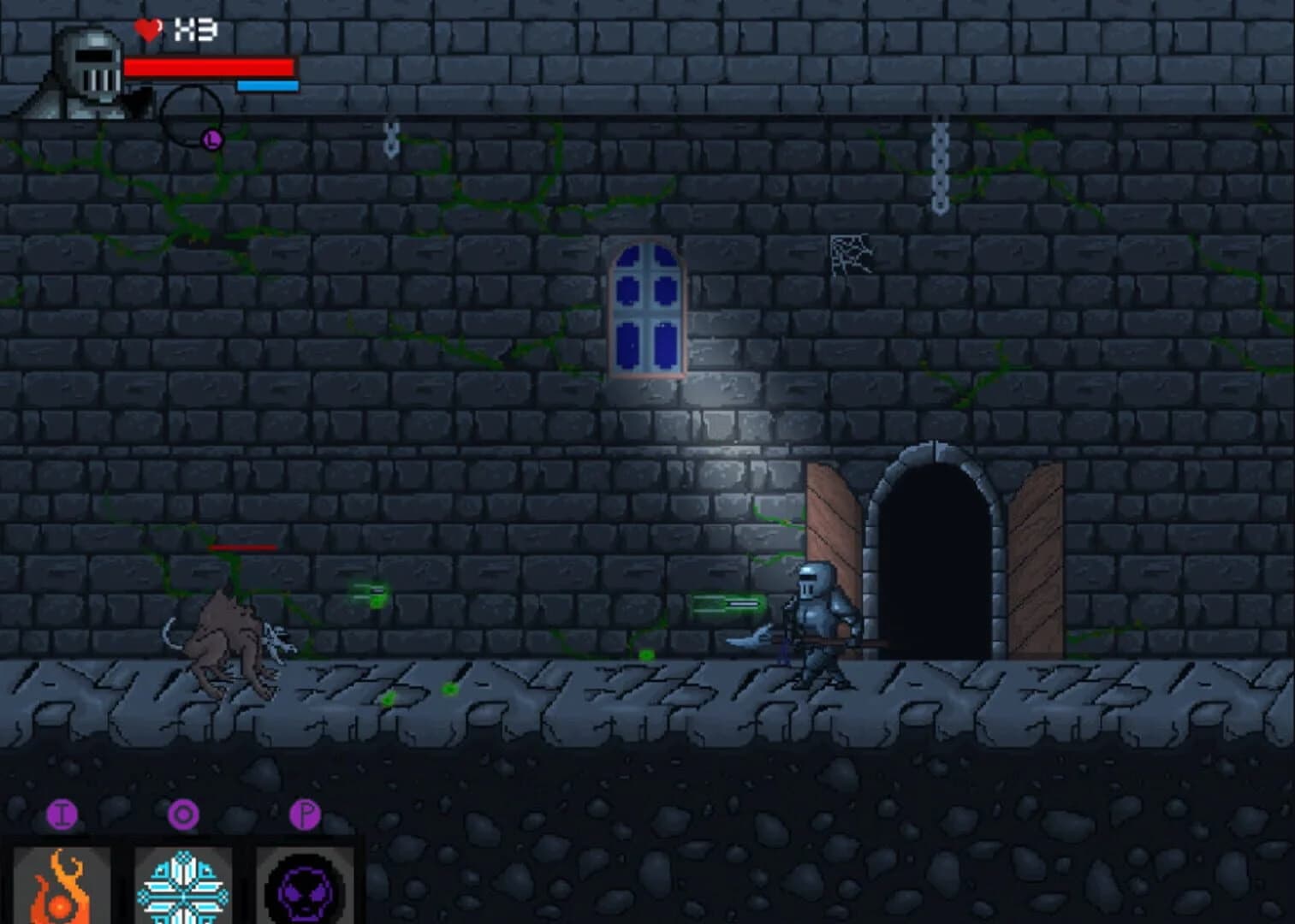
Task: Click the I keybind badge above fire spell
Action: 62,814
